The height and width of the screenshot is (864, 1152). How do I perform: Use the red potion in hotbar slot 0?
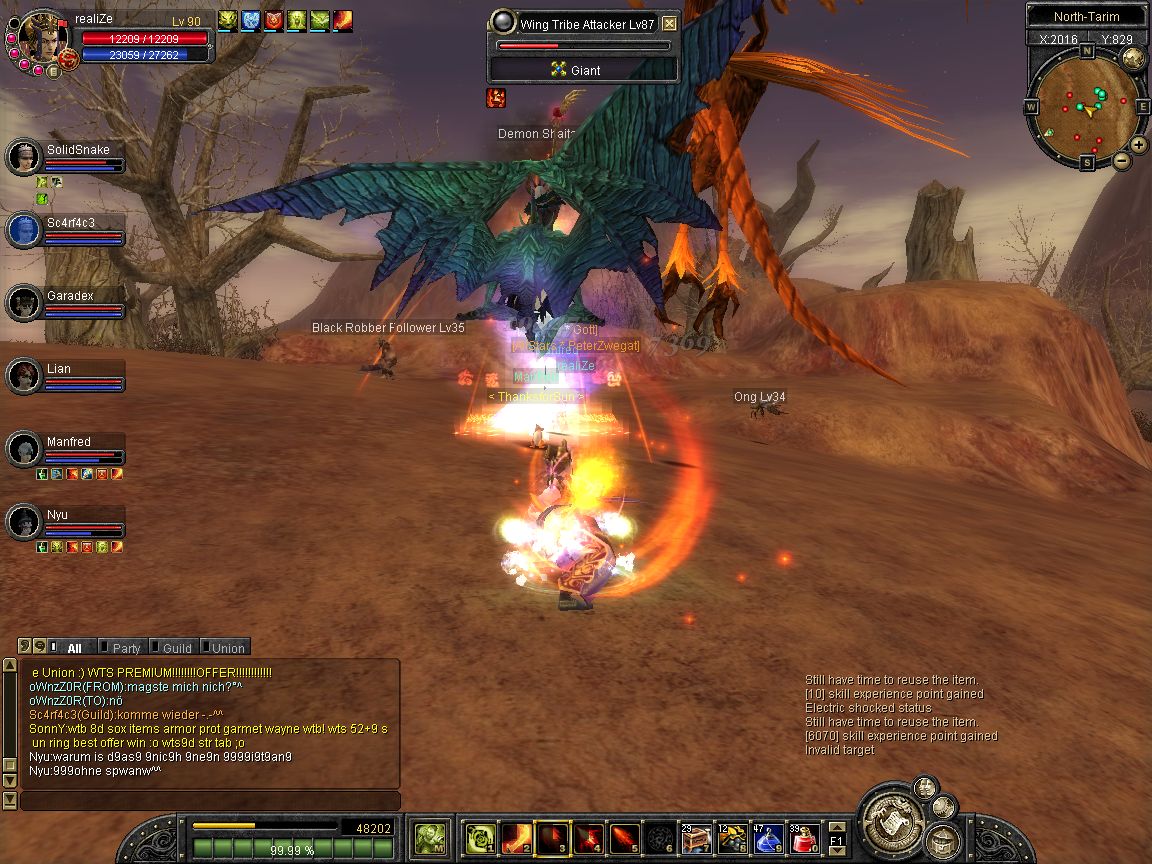805,837
